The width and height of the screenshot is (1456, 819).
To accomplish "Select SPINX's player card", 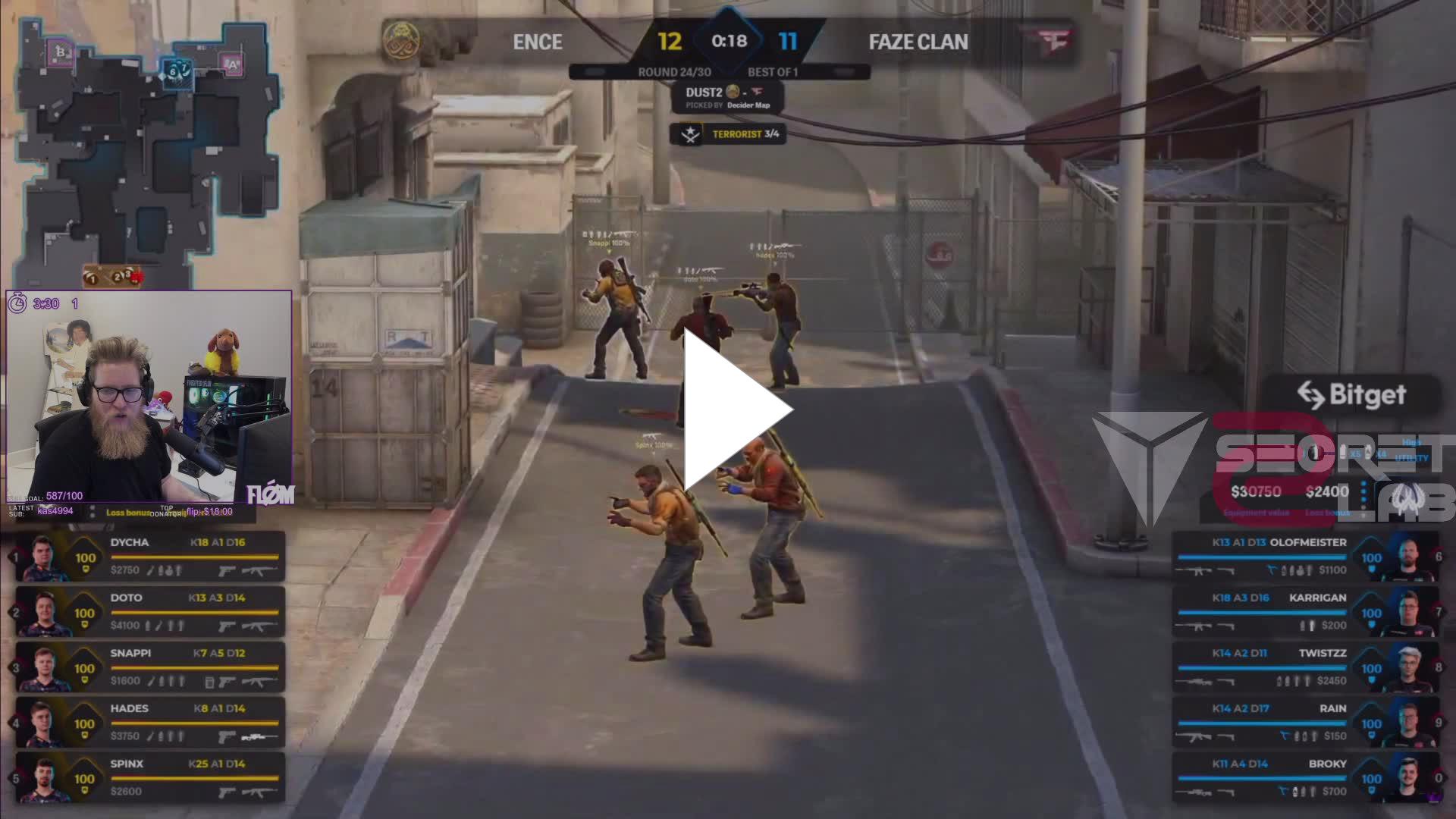I will (x=150, y=778).
